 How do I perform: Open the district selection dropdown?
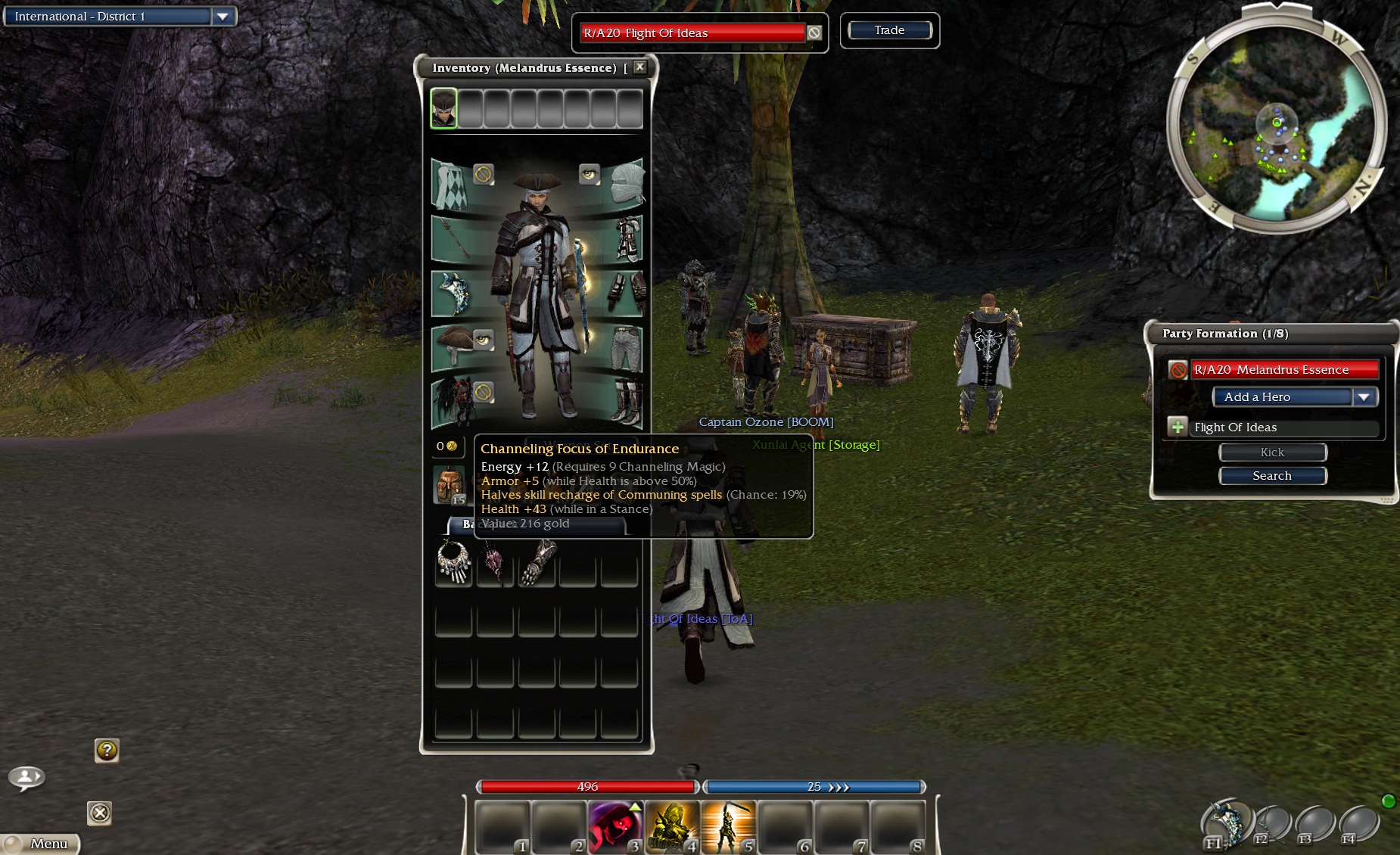pos(222,17)
